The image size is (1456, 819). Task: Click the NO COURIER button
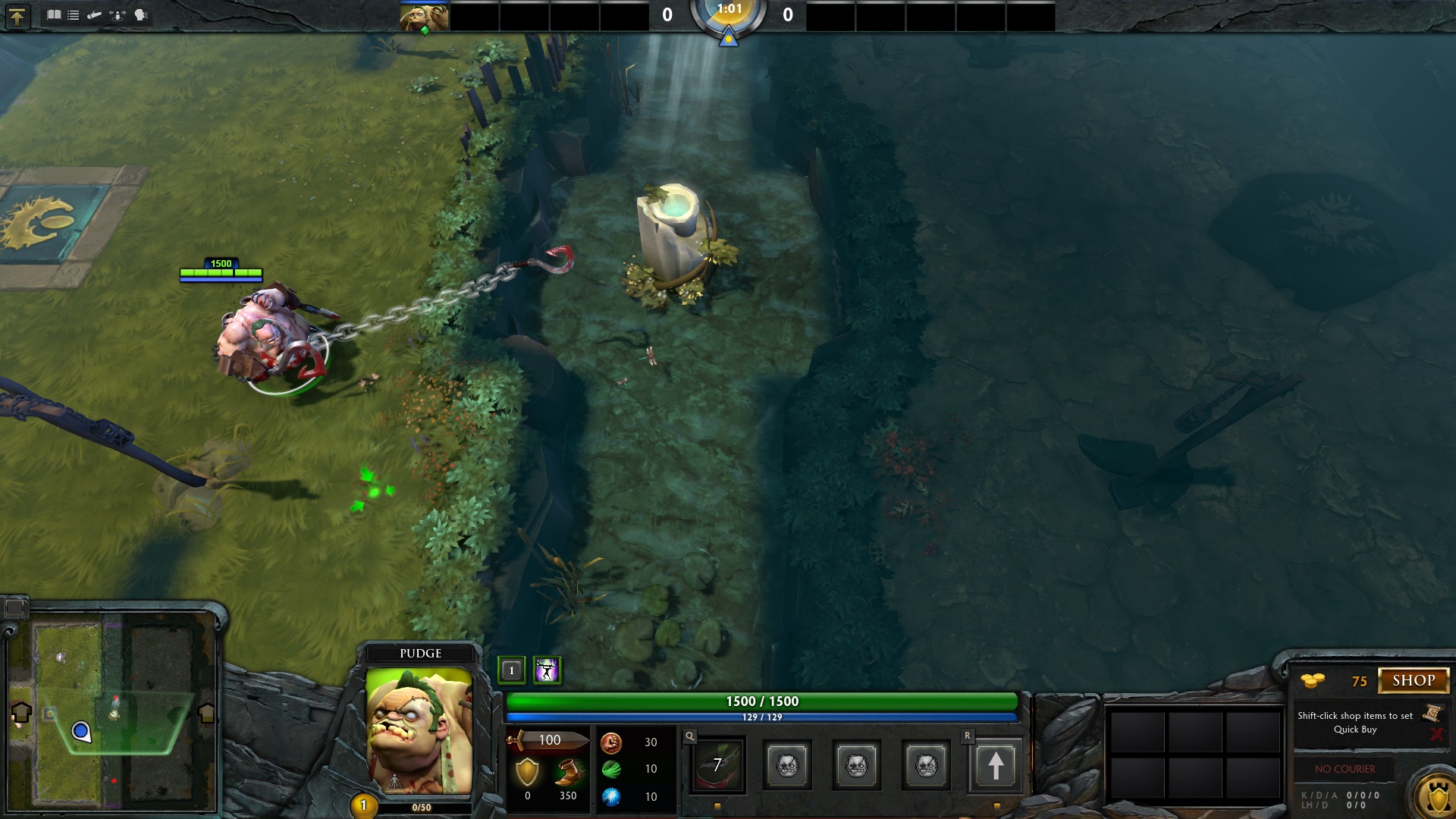pos(1345,769)
